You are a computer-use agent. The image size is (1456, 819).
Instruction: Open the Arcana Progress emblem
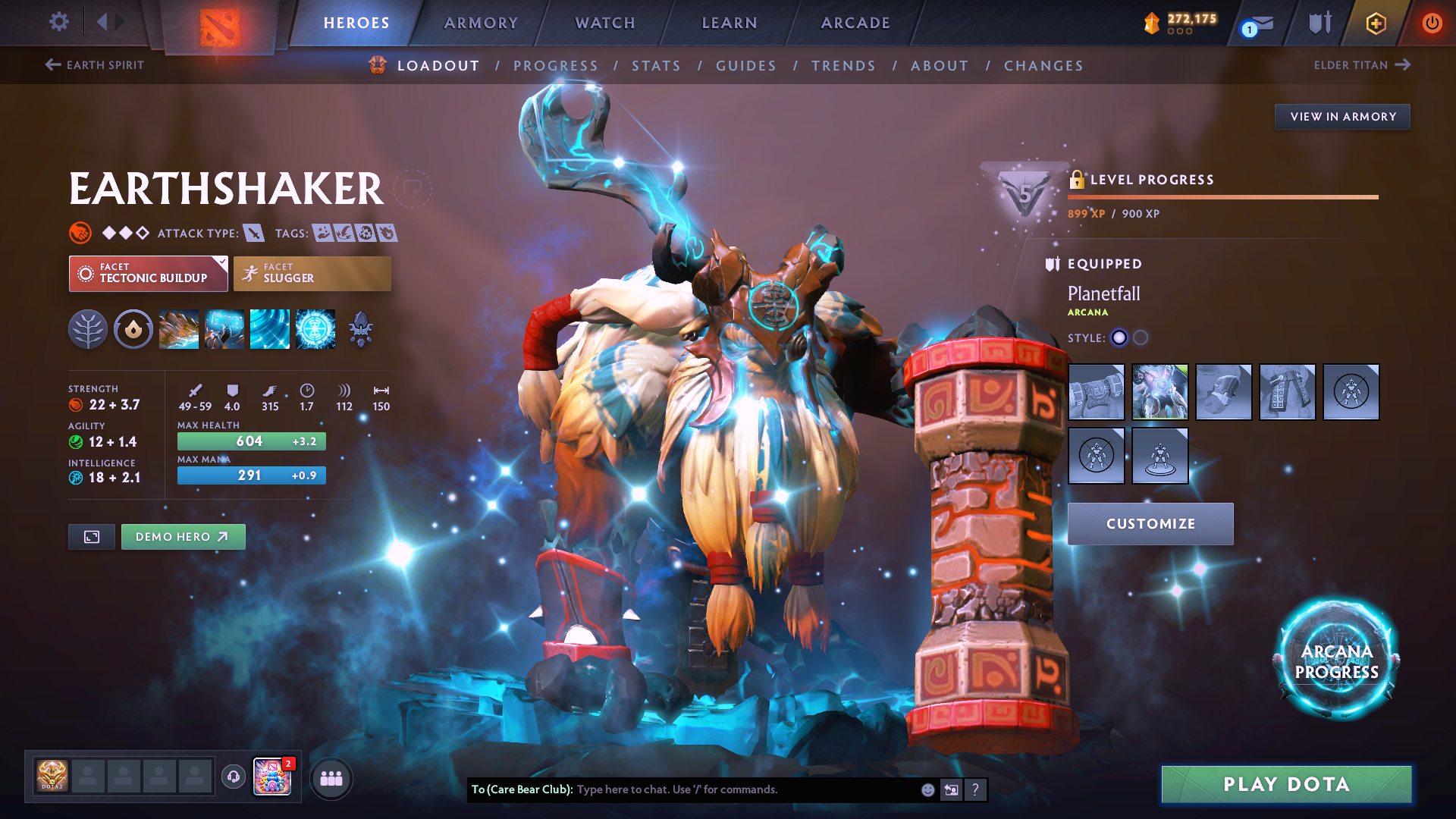click(x=1336, y=661)
